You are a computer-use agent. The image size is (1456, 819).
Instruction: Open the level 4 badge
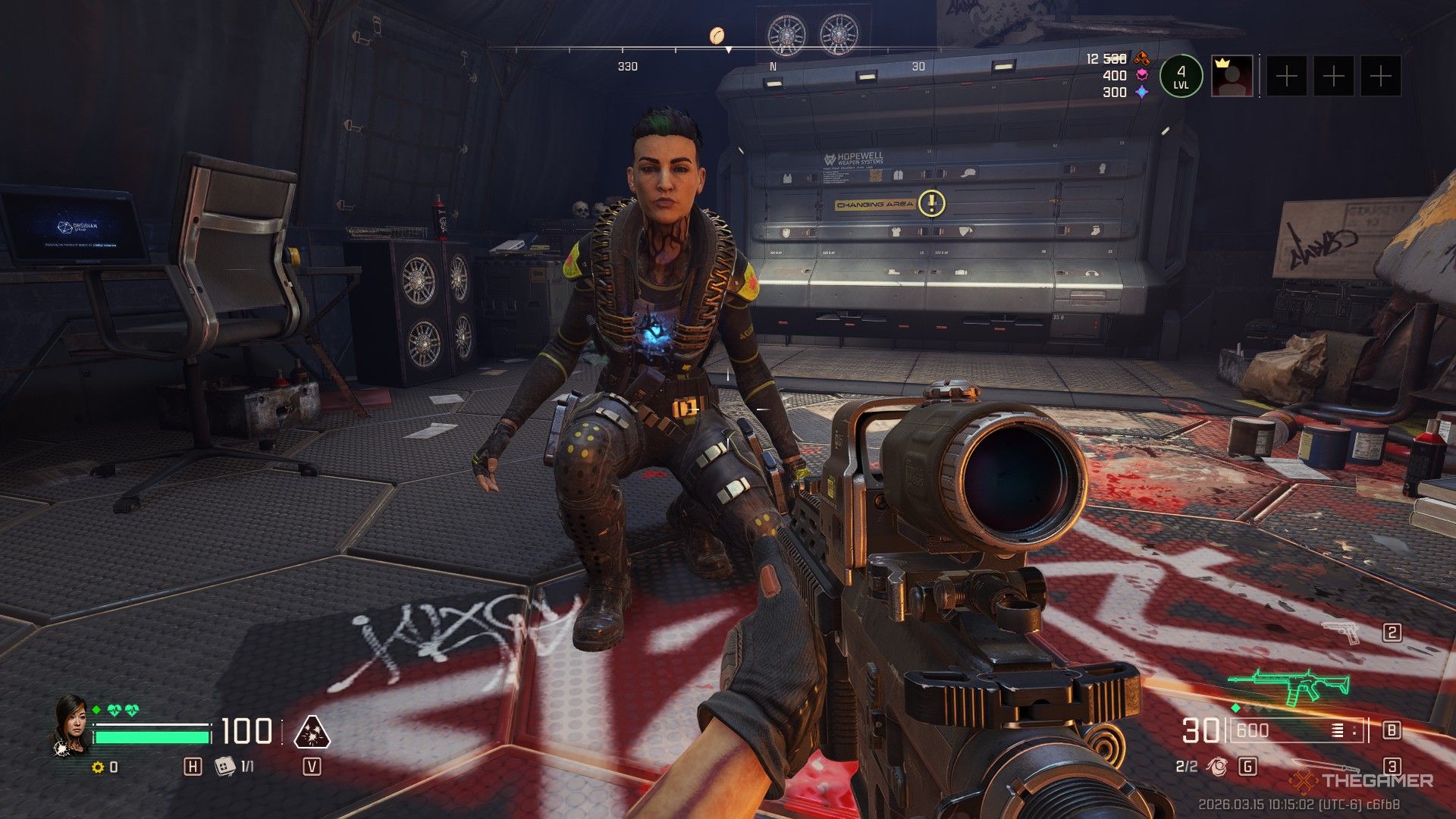tap(1181, 77)
